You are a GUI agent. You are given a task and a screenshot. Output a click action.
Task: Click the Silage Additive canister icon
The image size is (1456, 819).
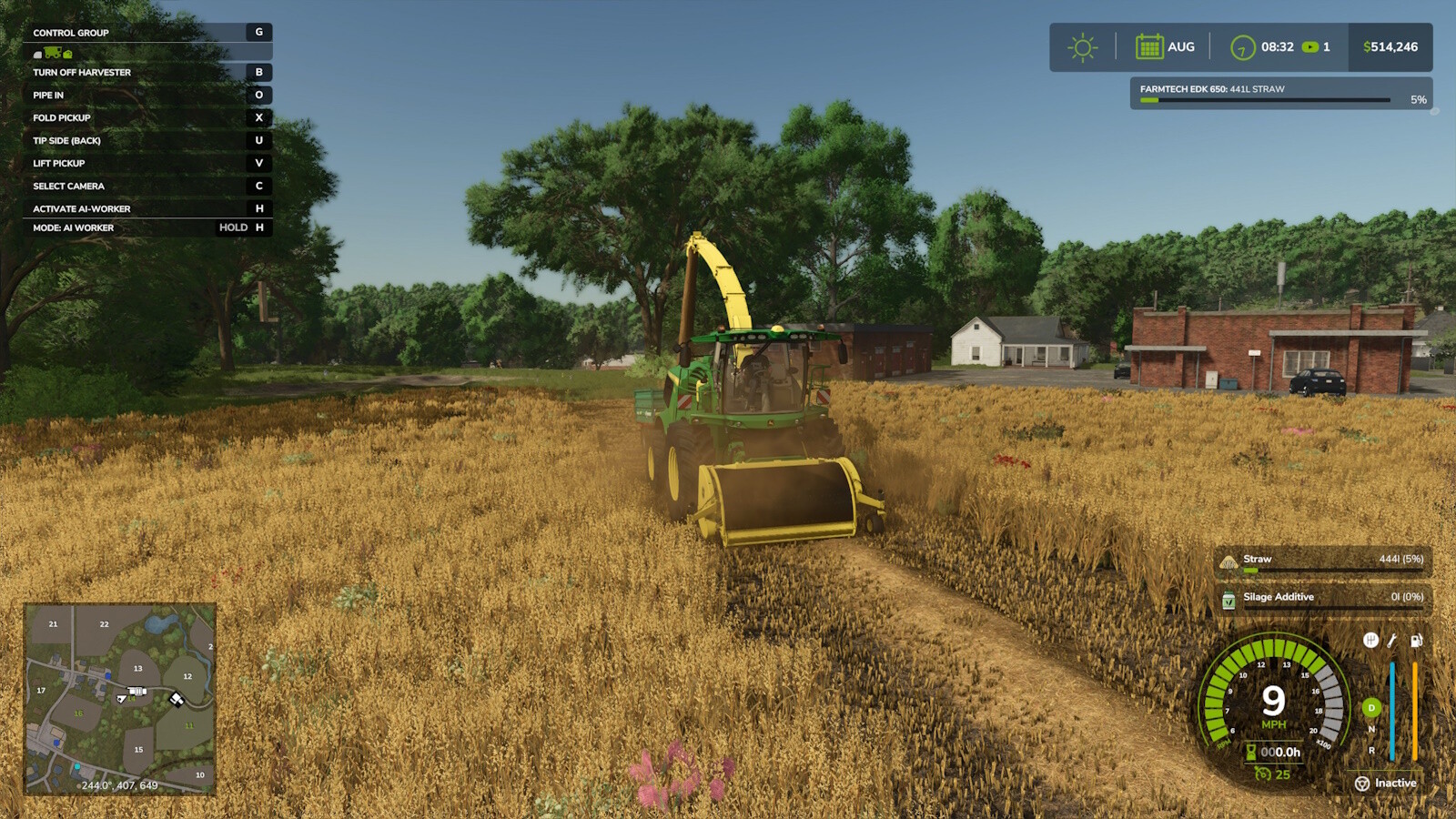point(1228,597)
